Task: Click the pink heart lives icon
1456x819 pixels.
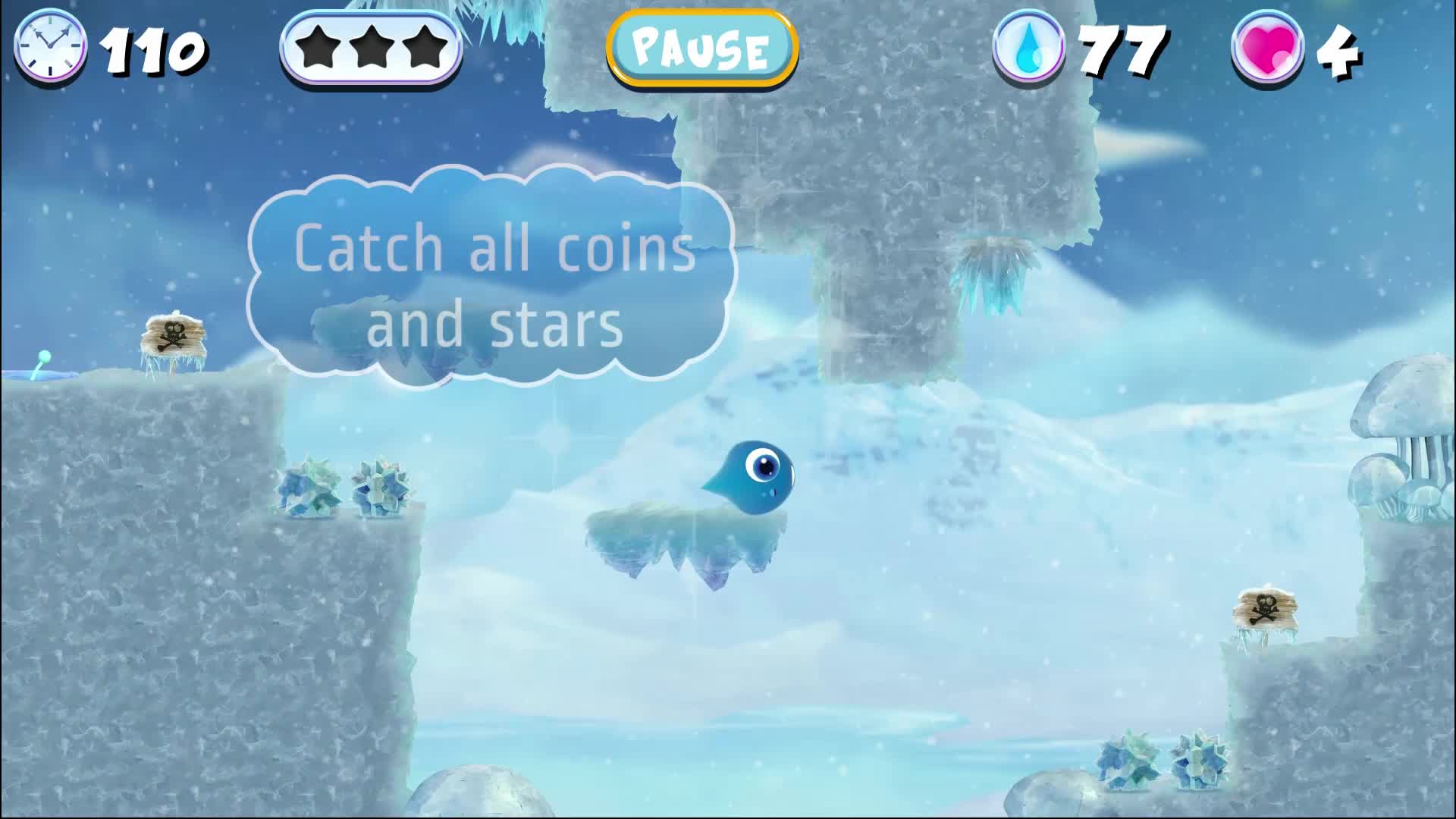Action: tap(1265, 50)
